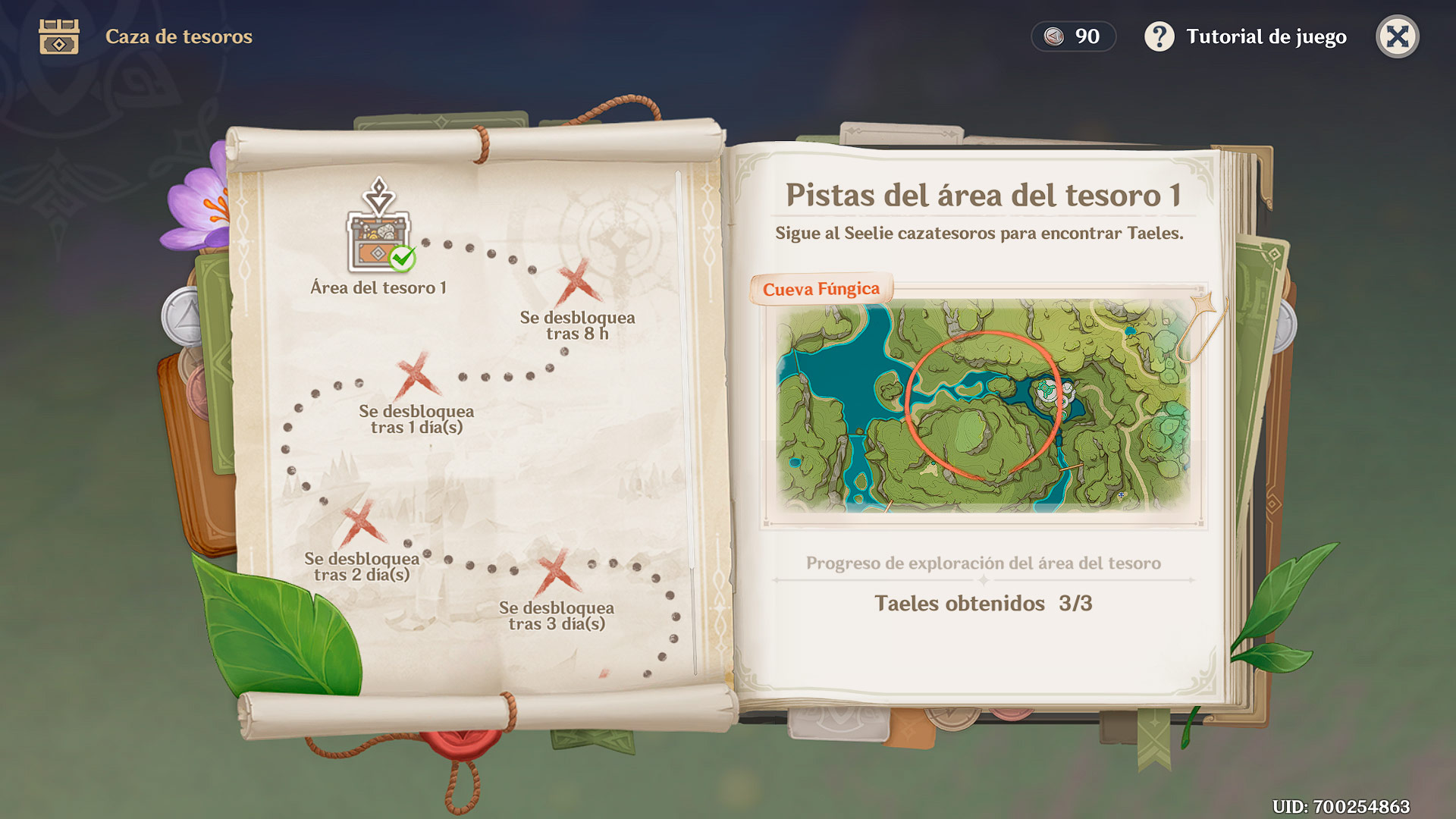Click the Caza de tesoros chest icon

click(59, 36)
